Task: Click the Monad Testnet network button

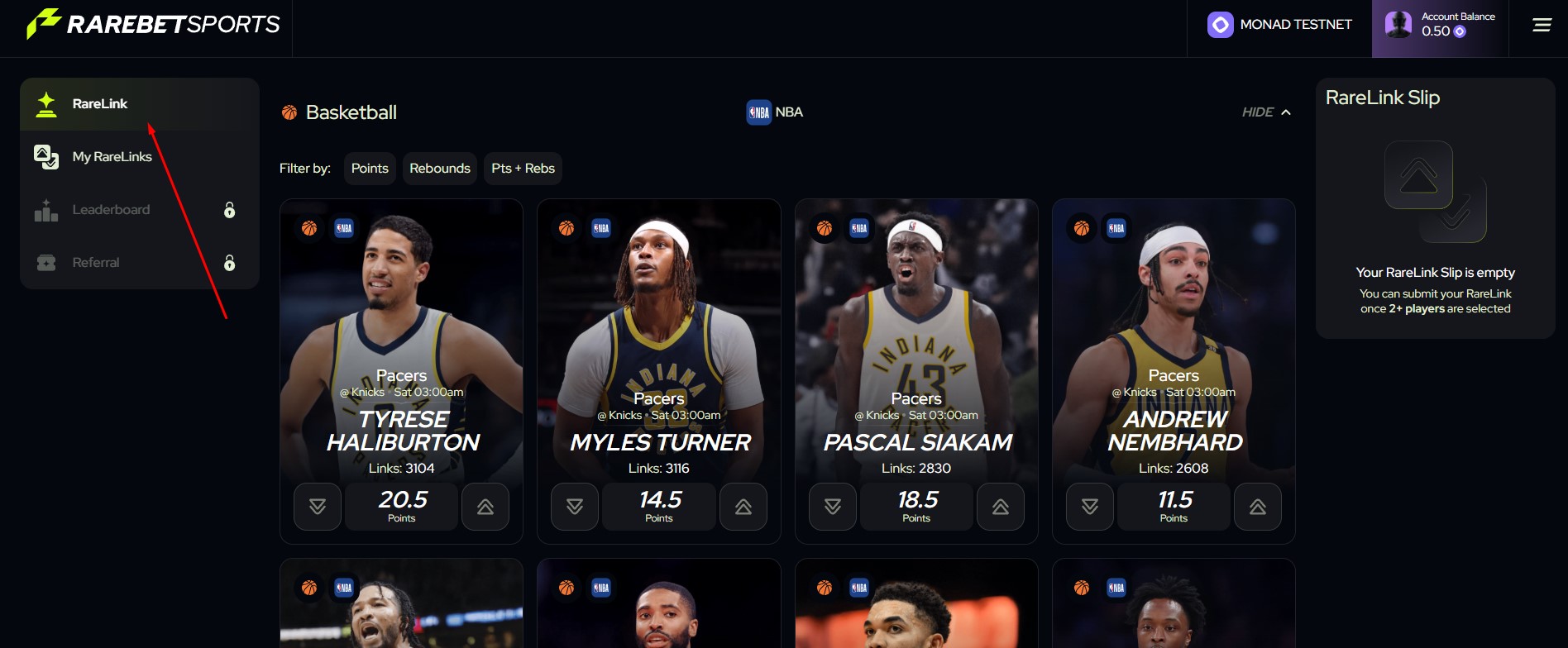Action: 1279,26
